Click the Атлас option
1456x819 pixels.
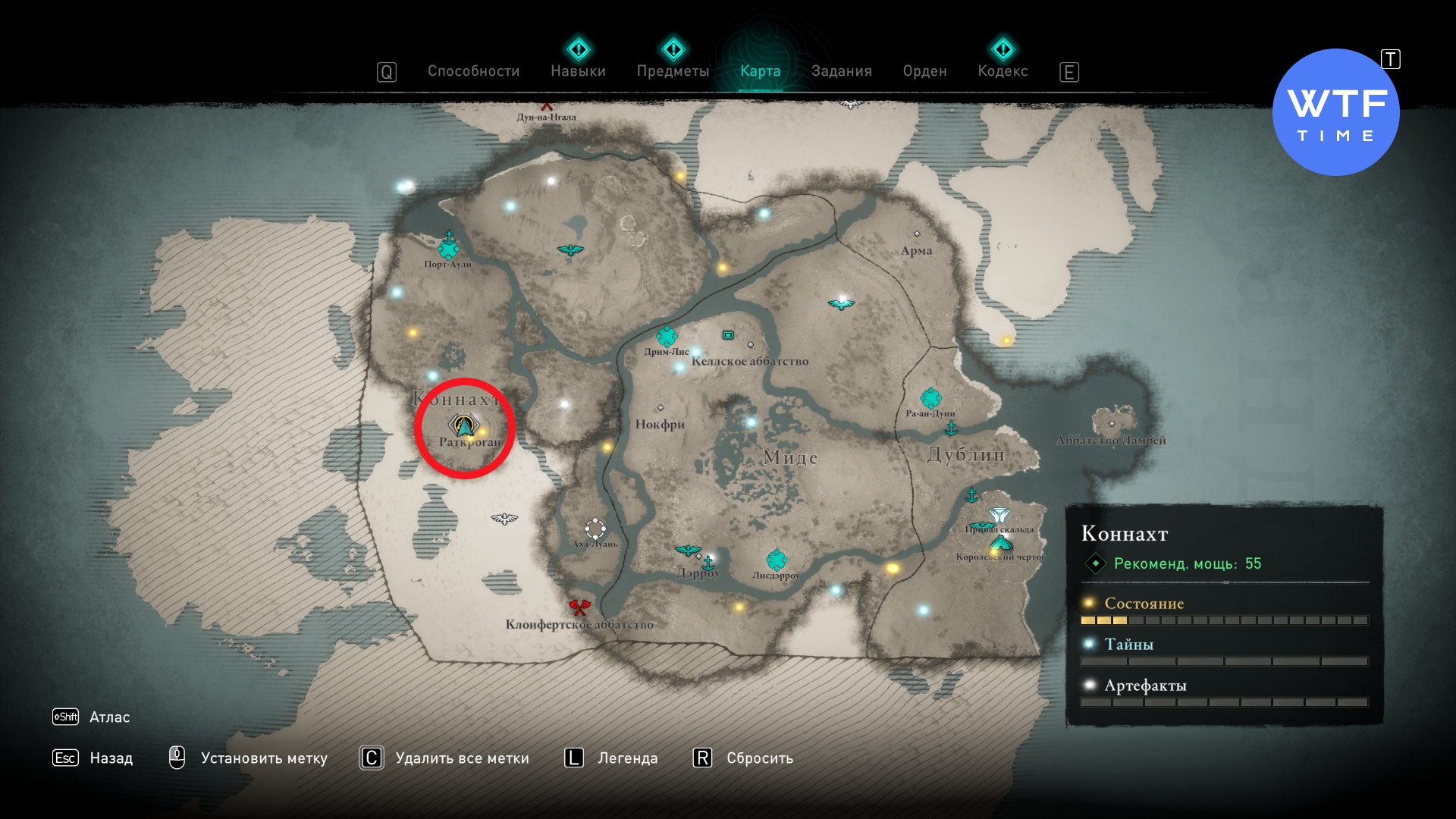pos(109,717)
